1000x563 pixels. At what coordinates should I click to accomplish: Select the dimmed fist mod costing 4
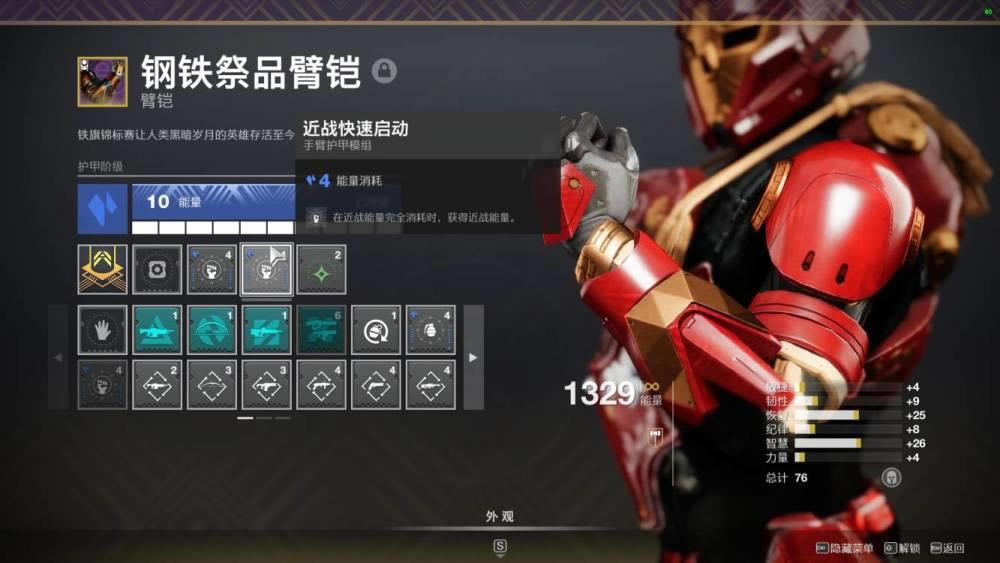pyautogui.click(x=103, y=384)
